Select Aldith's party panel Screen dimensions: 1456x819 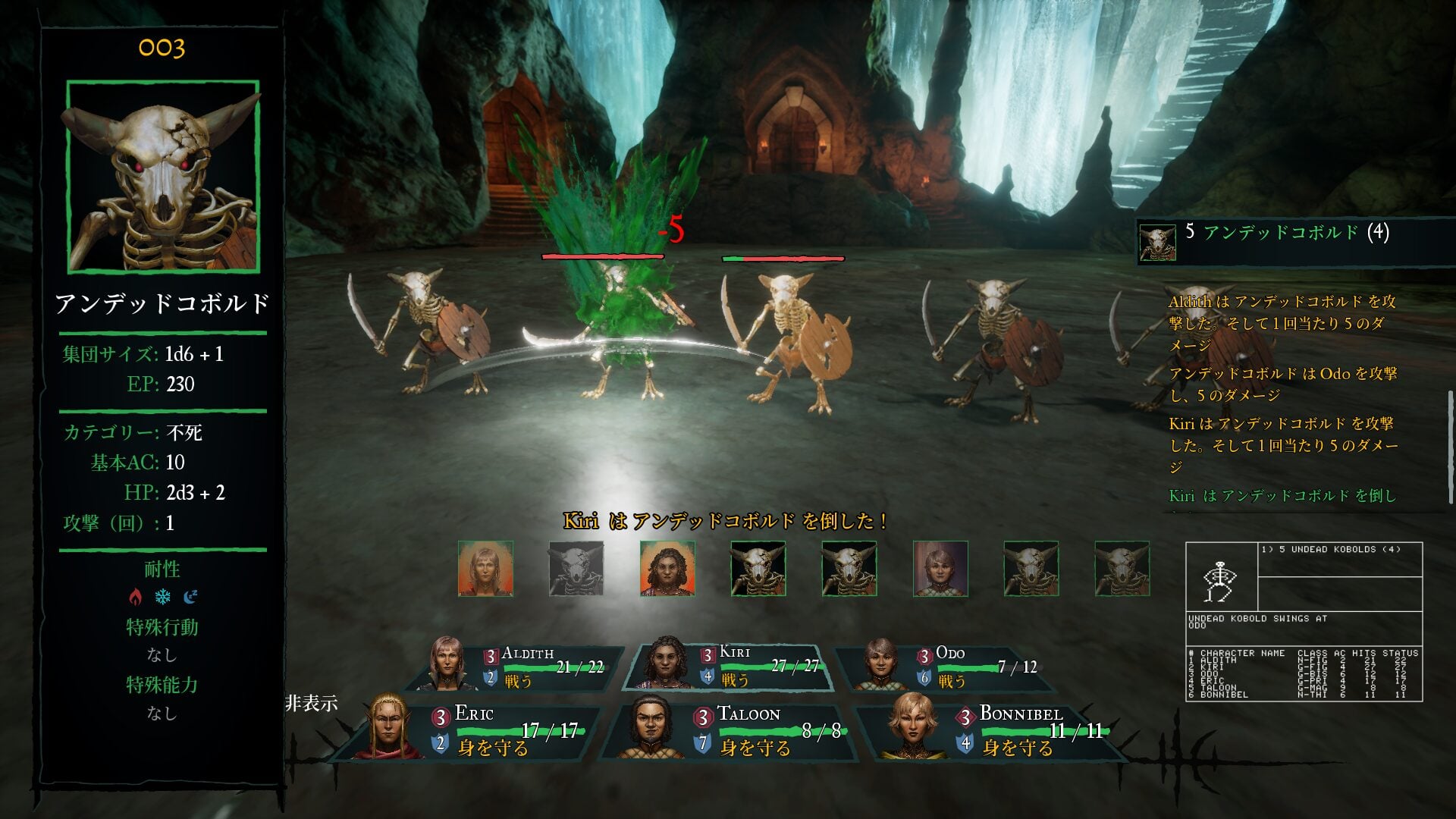(x=523, y=667)
